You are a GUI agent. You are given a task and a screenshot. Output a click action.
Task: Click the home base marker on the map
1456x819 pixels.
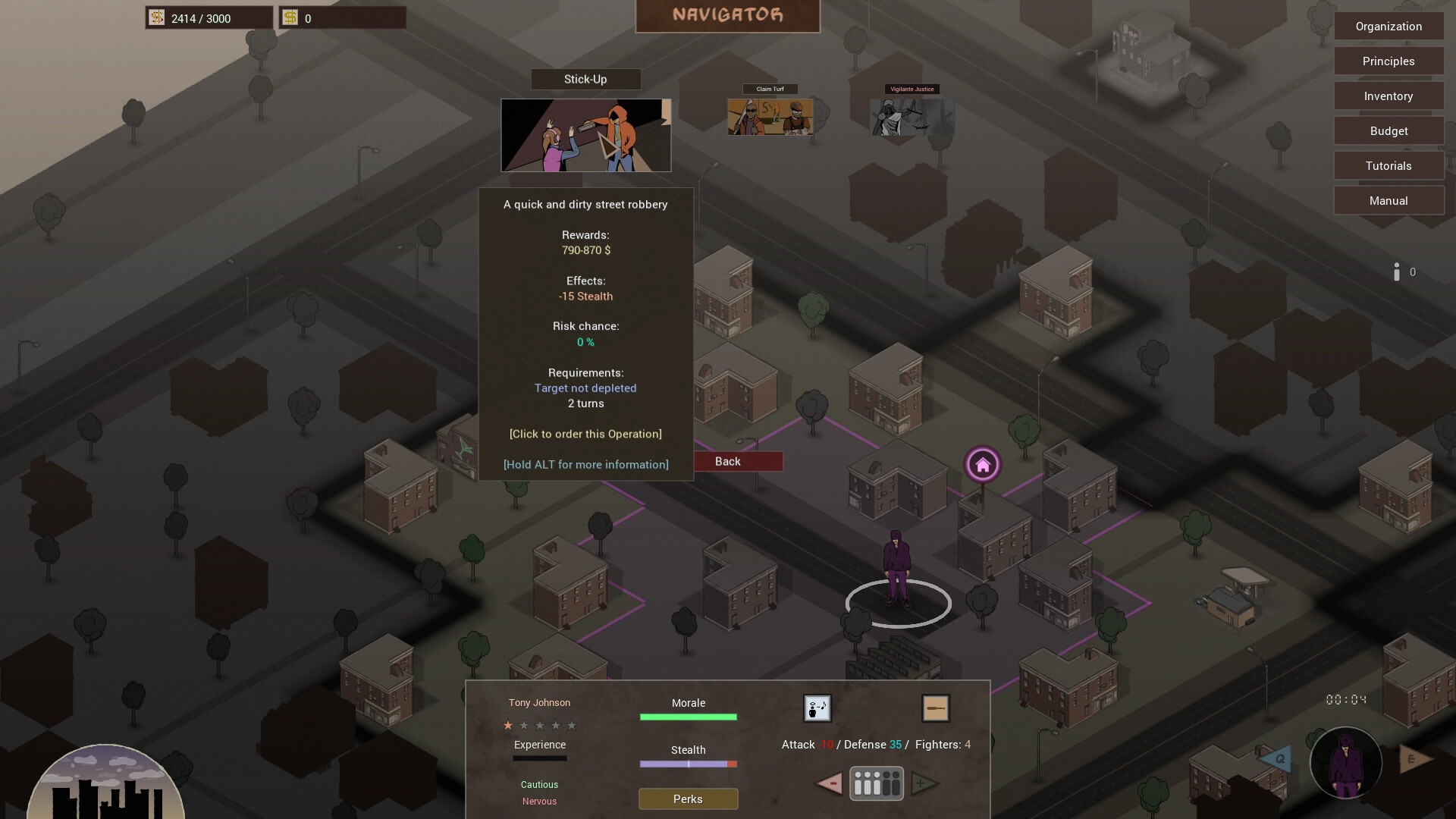click(983, 464)
